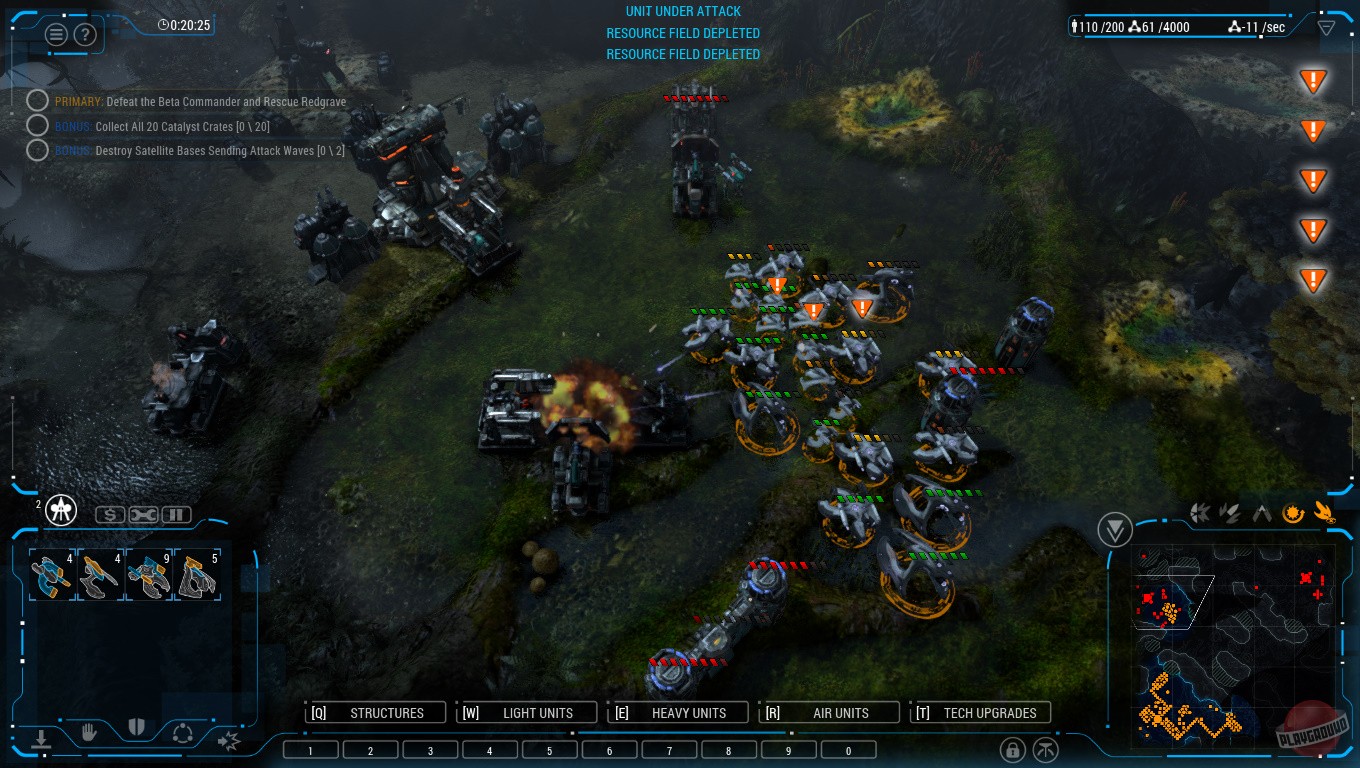Click the help question mark icon

click(86, 34)
